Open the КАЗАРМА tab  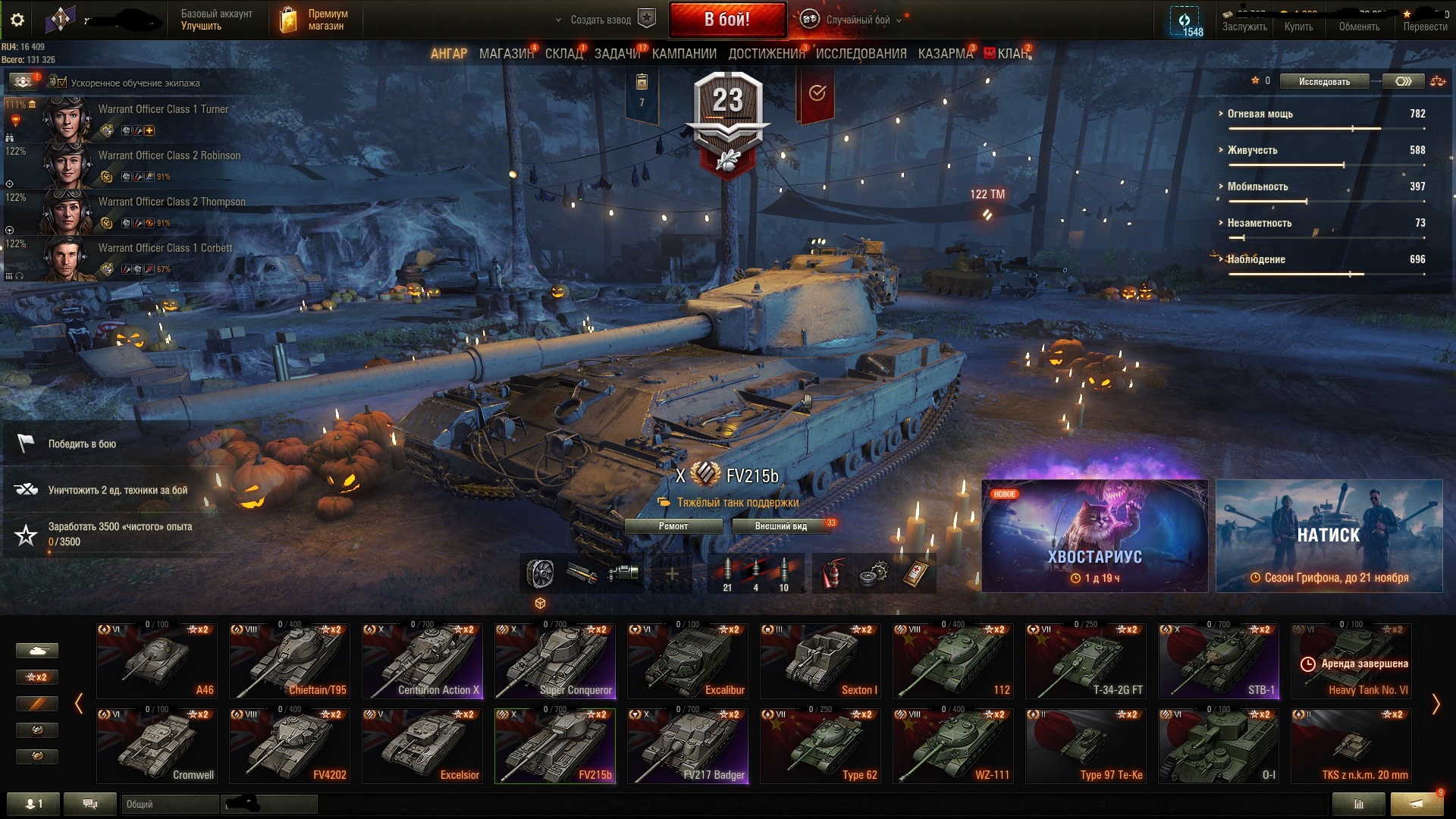[945, 54]
